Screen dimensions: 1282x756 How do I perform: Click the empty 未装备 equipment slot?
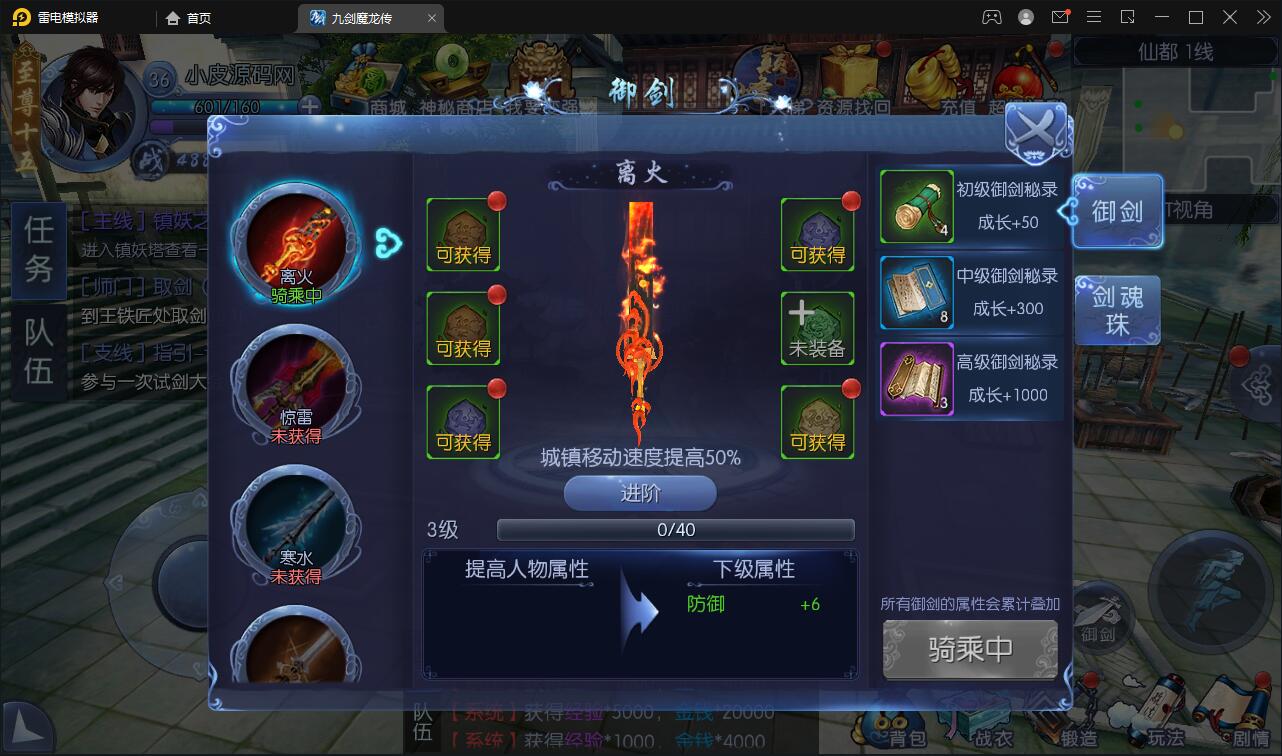(x=818, y=327)
